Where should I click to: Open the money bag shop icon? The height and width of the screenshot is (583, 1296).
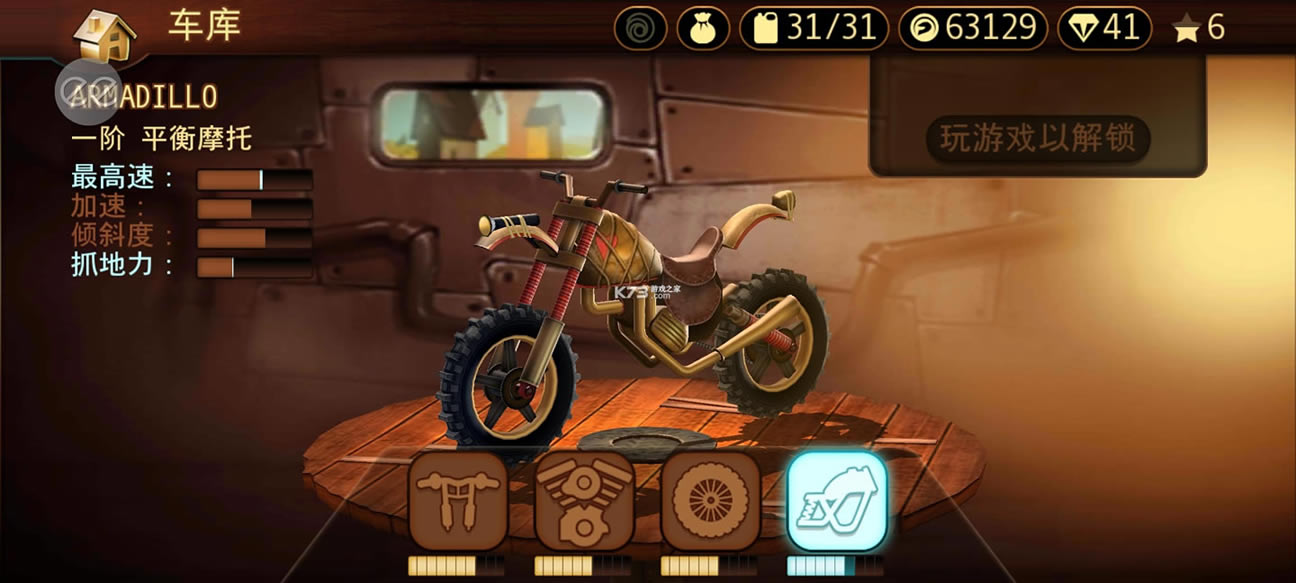(x=703, y=29)
